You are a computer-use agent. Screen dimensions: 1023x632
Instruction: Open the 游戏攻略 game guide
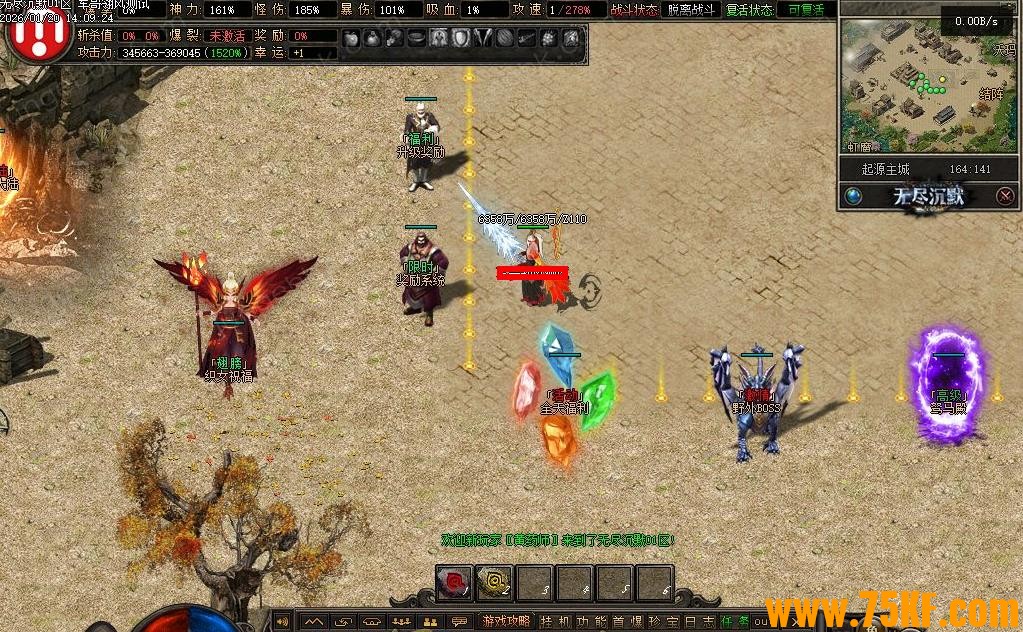pos(506,622)
